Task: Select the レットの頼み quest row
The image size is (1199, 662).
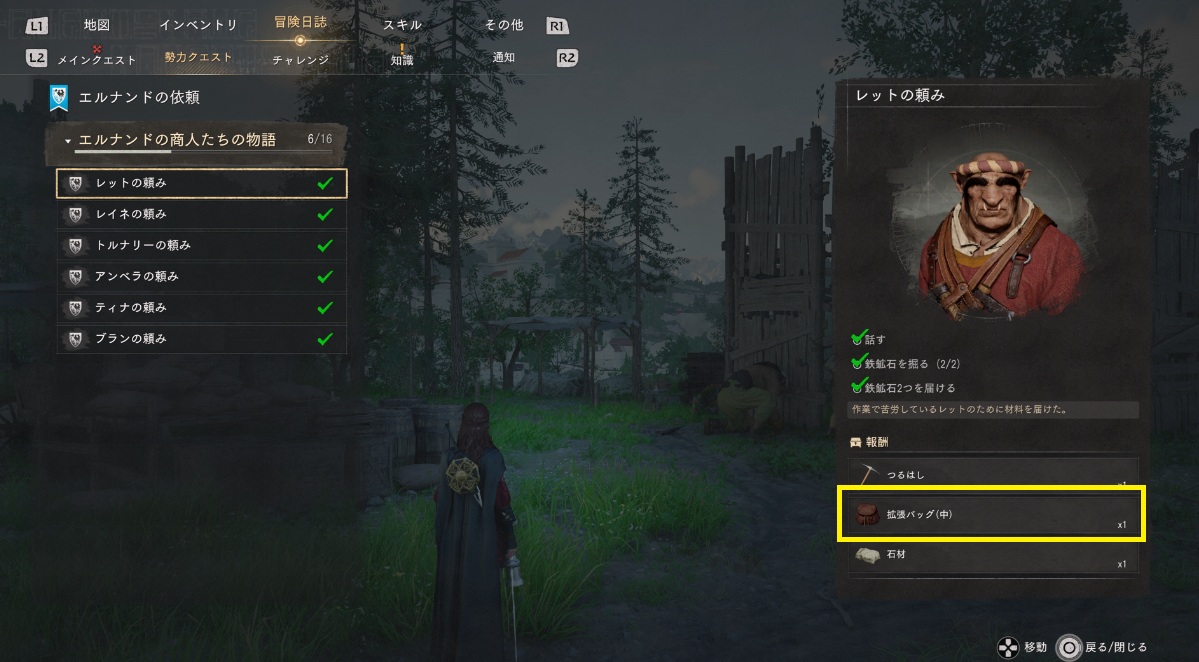Action: [x=201, y=183]
